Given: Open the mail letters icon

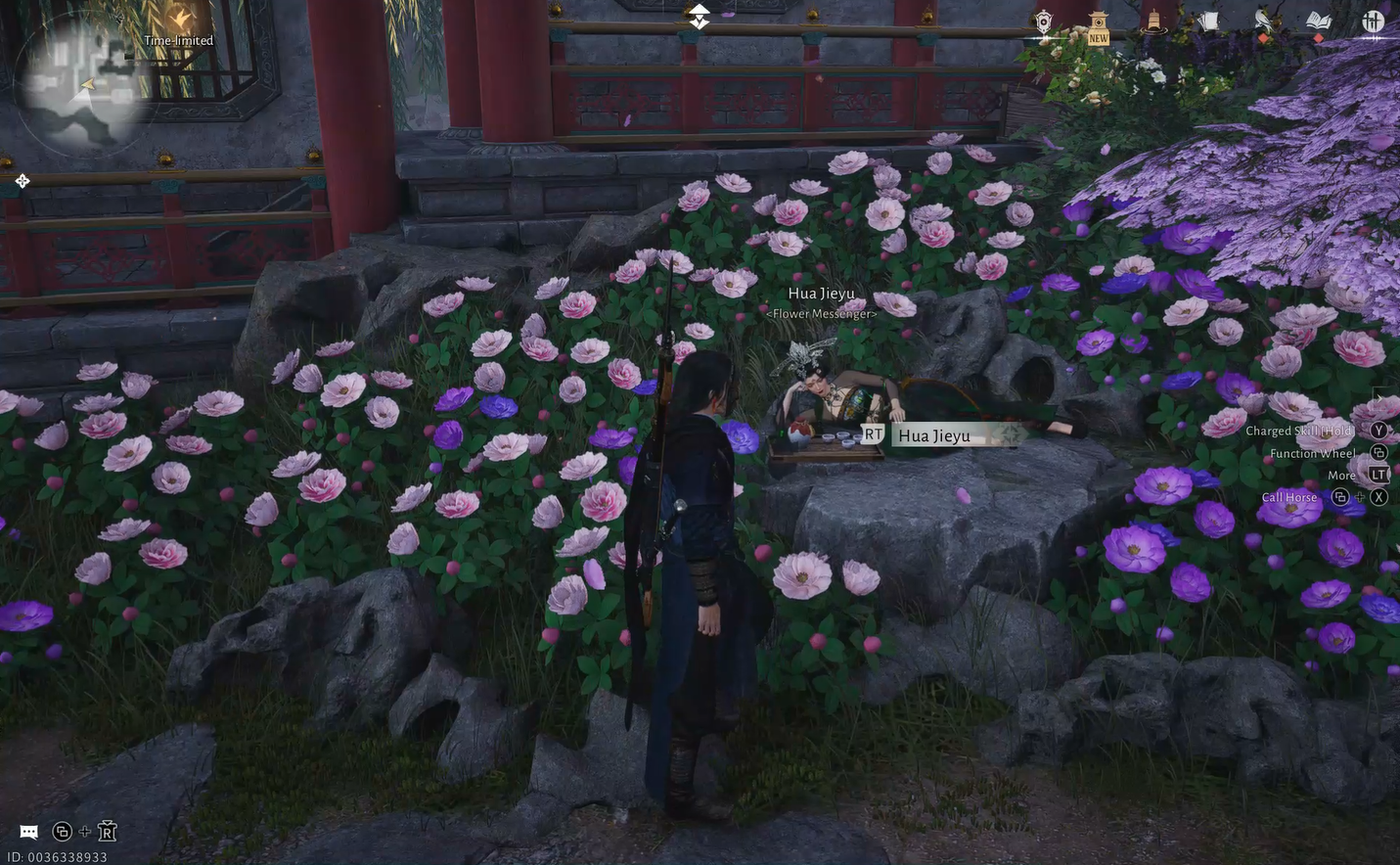Looking at the screenshot, I should click(x=1210, y=20).
